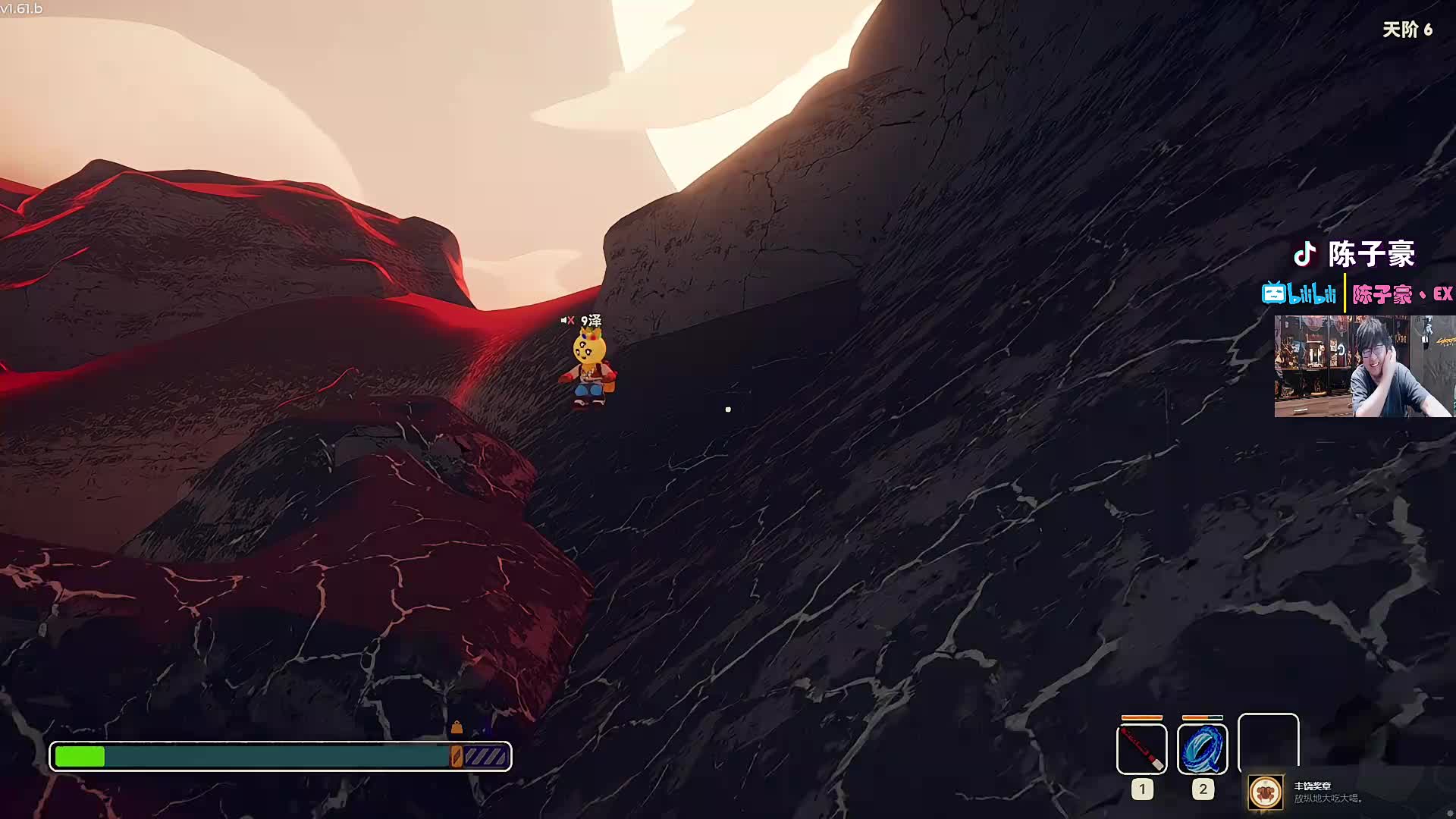Select the blue rope coil slot
1456x819 pixels.
click(x=1202, y=748)
